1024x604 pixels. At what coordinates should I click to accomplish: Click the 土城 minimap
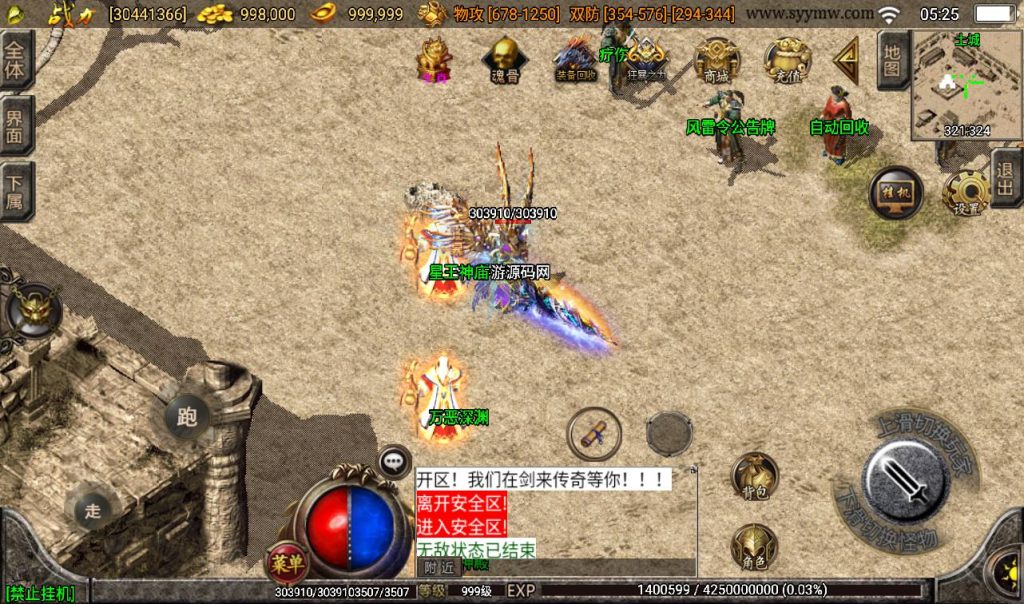(966, 85)
